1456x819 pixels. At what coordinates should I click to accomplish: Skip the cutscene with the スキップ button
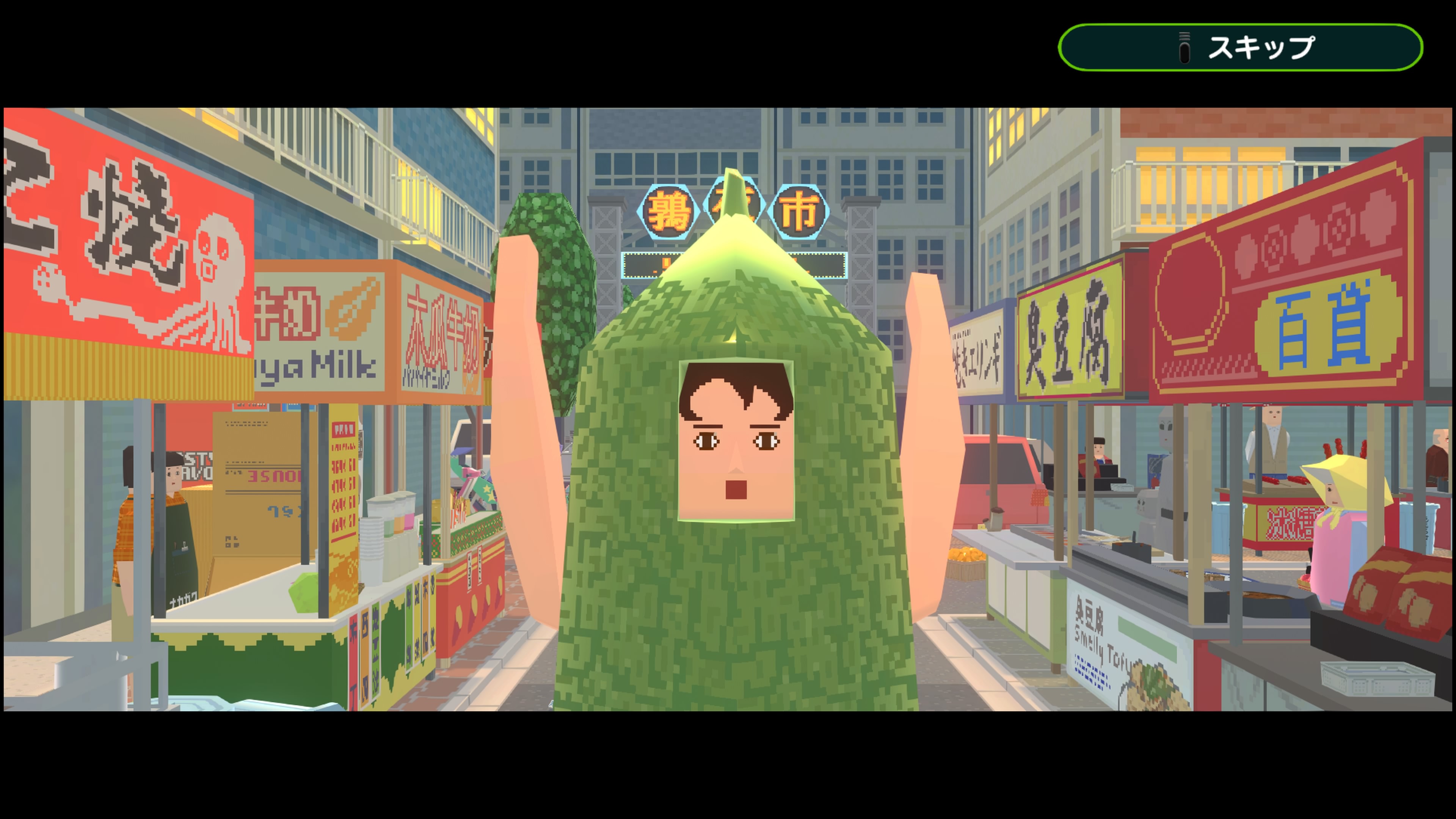pos(1240,47)
